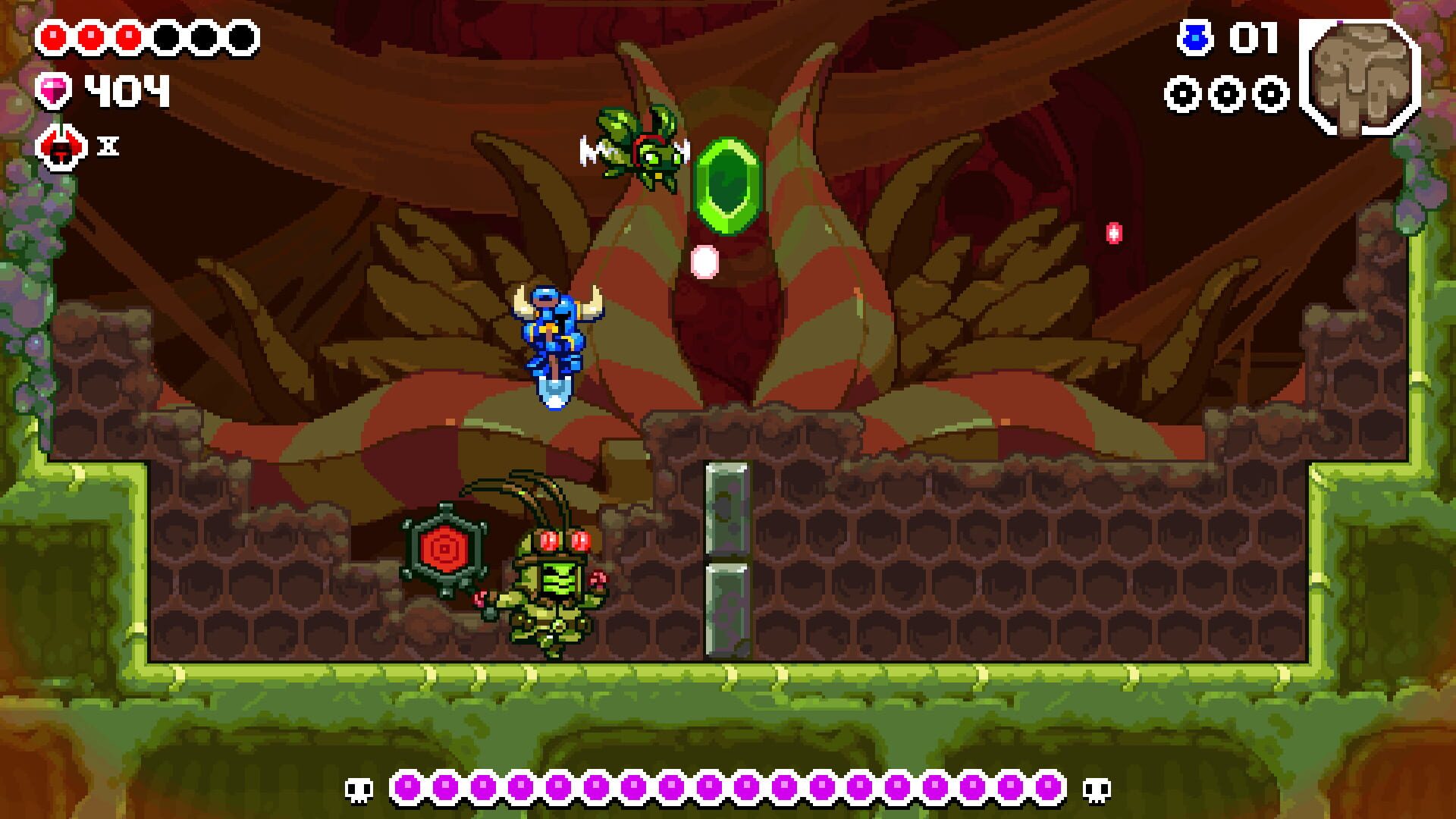Click the first gear token icon
Viewport: 1456px width, 819px height.
pyautogui.click(x=1181, y=96)
